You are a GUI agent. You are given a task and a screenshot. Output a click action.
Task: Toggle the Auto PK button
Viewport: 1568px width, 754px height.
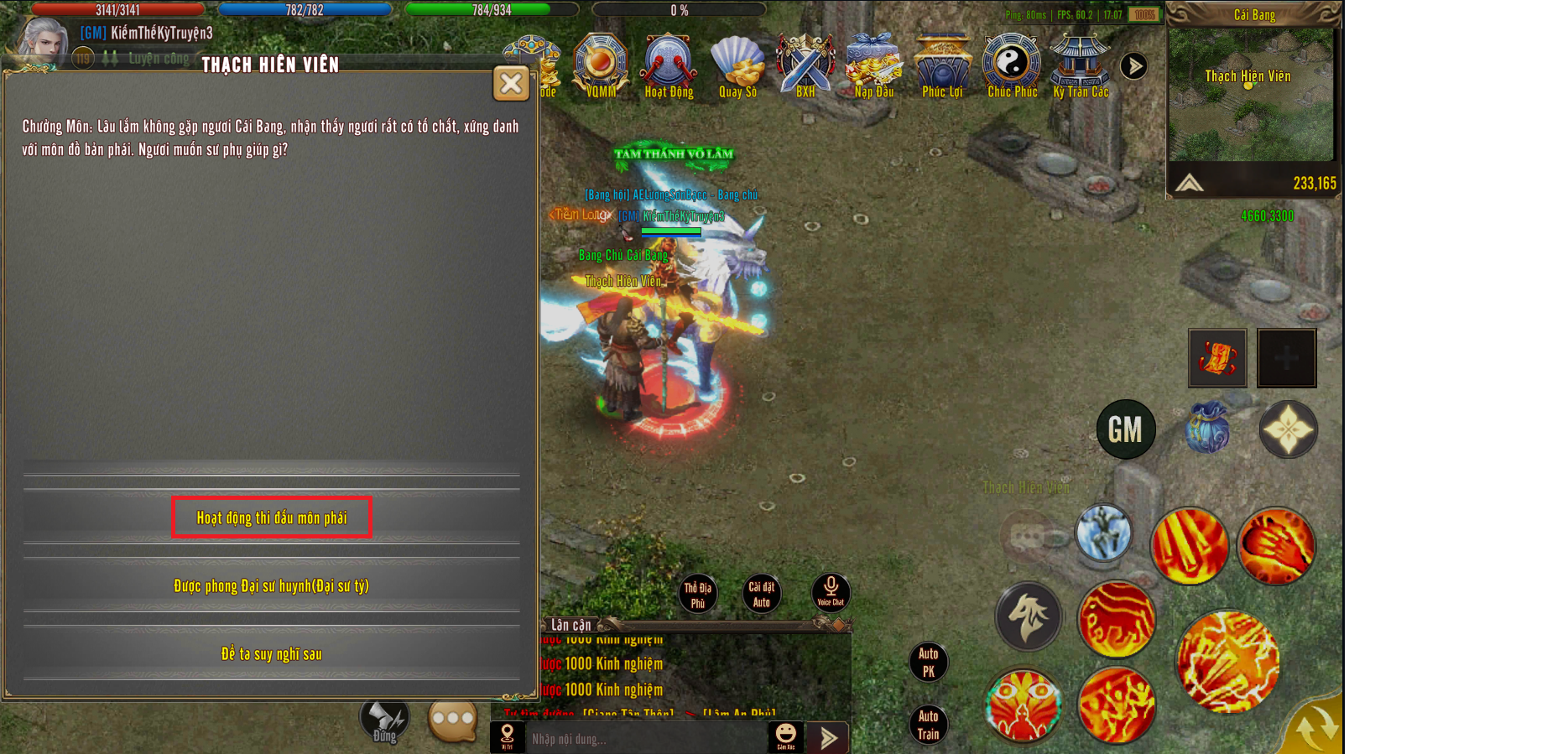[x=928, y=662]
